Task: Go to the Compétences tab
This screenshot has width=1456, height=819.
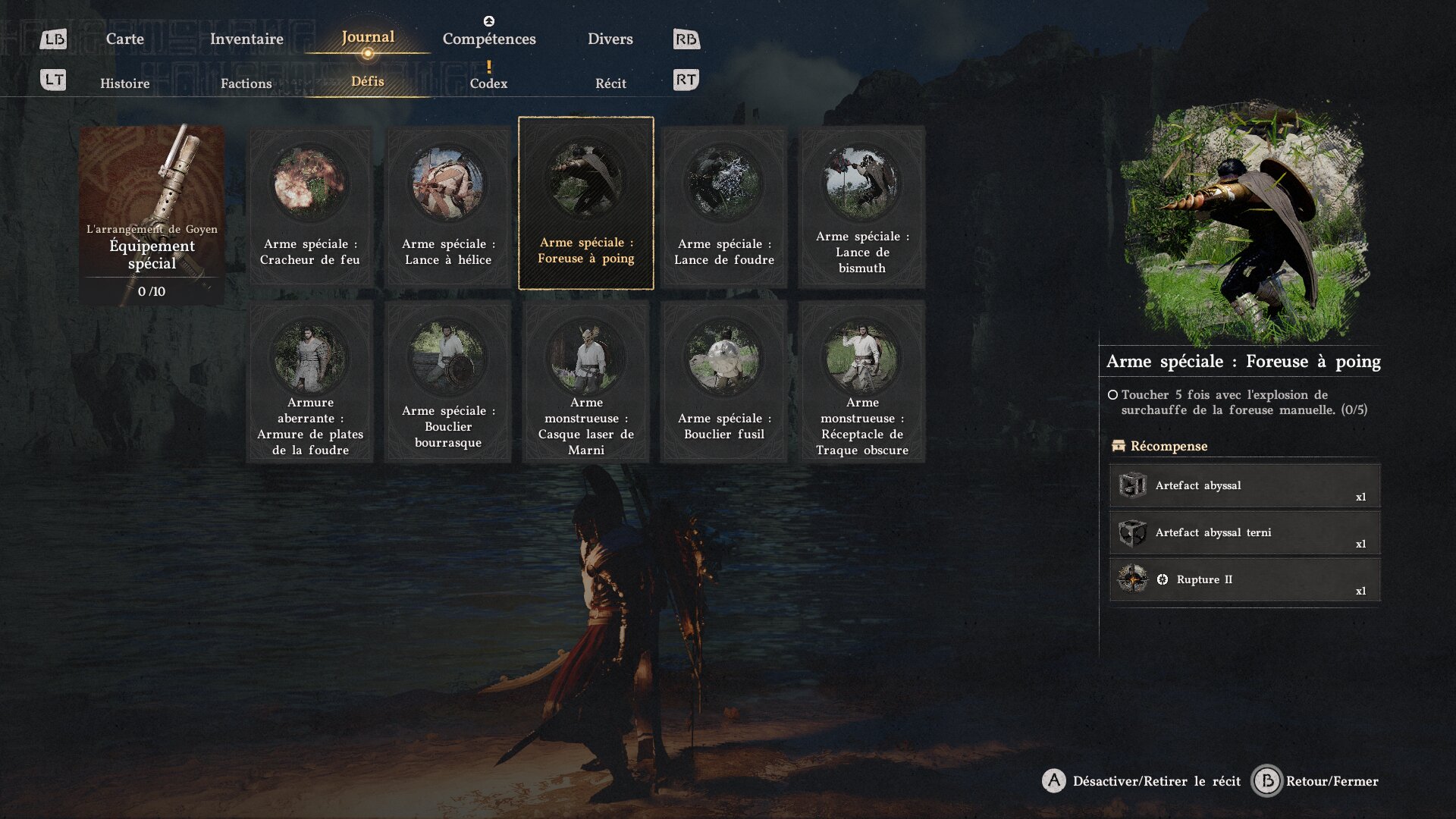Action: tap(489, 39)
